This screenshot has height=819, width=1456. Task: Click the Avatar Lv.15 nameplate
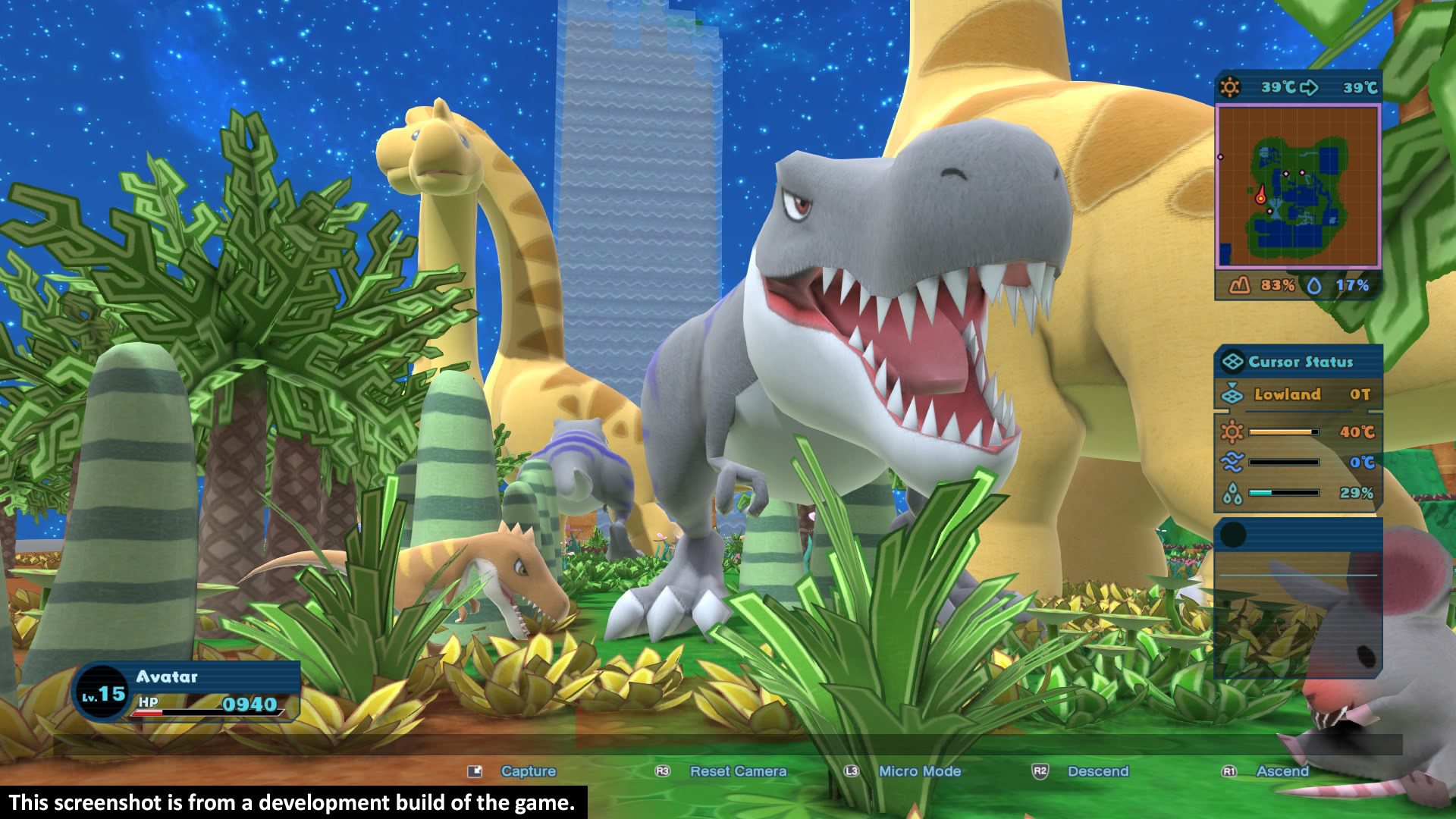pos(168,677)
